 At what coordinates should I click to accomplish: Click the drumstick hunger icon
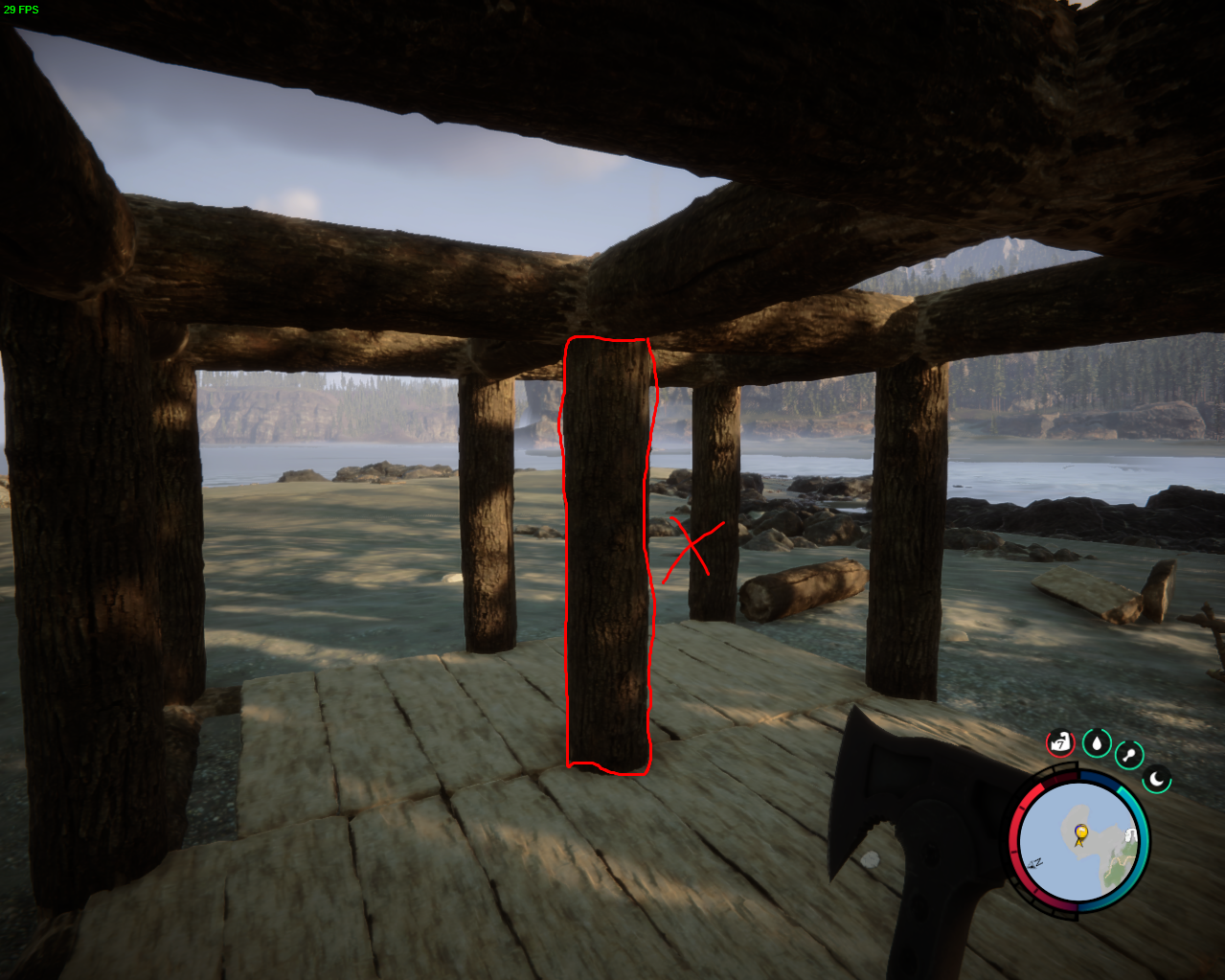click(x=1129, y=754)
